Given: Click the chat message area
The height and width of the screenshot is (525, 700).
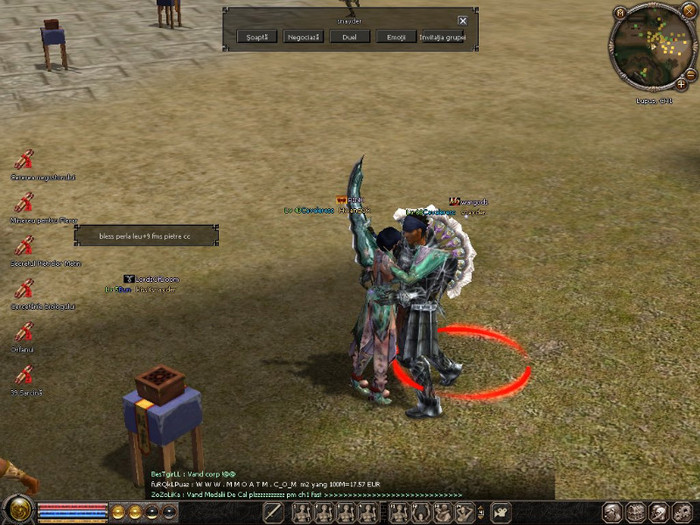Looking at the screenshot, I should [300, 484].
